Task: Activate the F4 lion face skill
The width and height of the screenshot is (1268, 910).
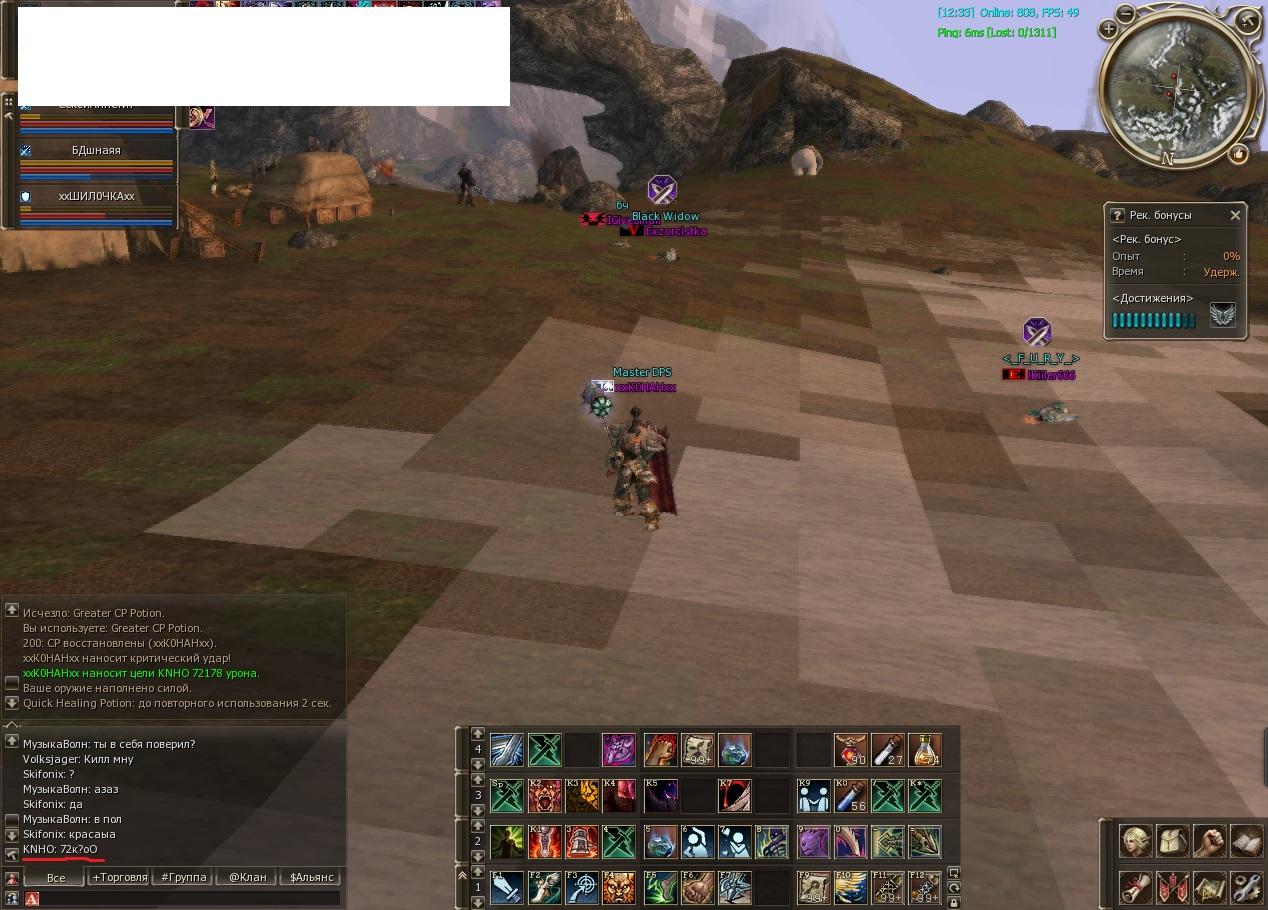Action: click(619, 887)
